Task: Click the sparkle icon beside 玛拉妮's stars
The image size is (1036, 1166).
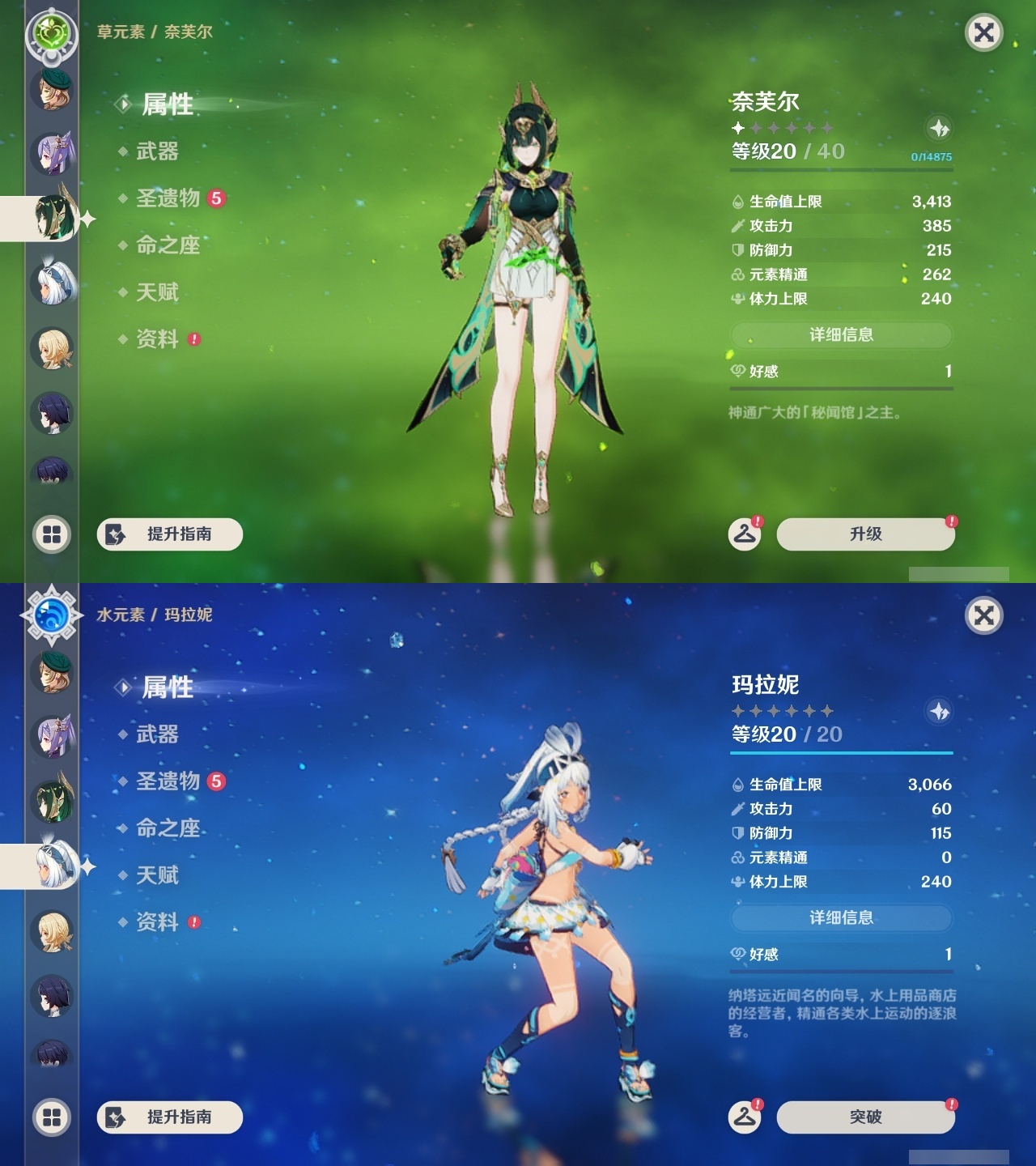Action: coord(939,710)
